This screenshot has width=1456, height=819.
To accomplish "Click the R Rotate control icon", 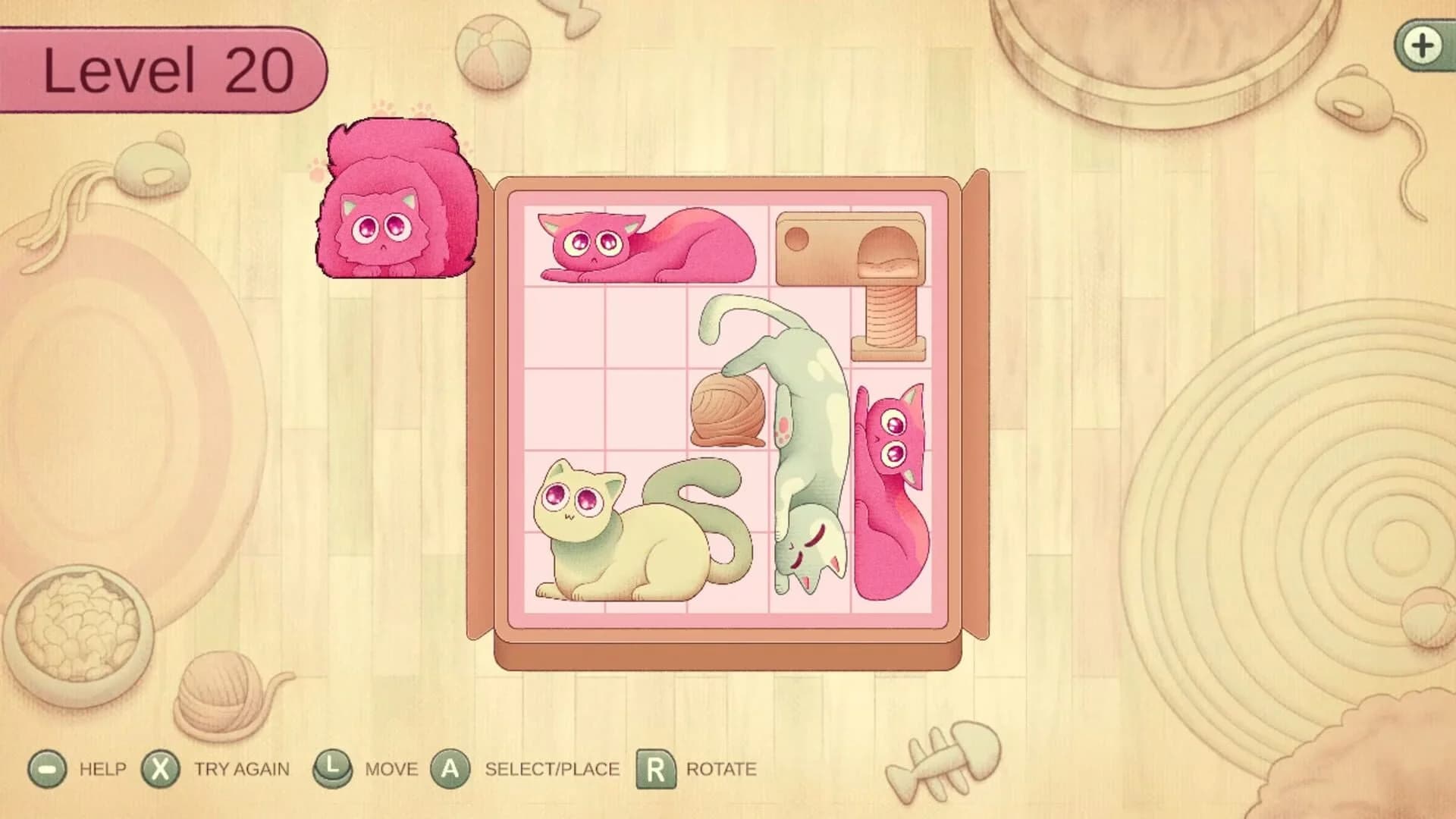I will tap(654, 768).
